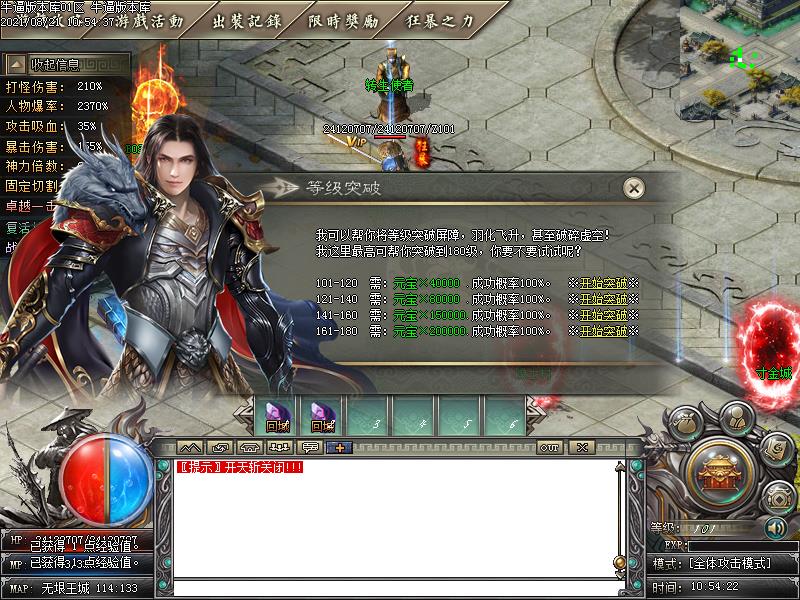Start the 121-140 level breakthrough
Viewport: 800px width, 600px height.
603,299
